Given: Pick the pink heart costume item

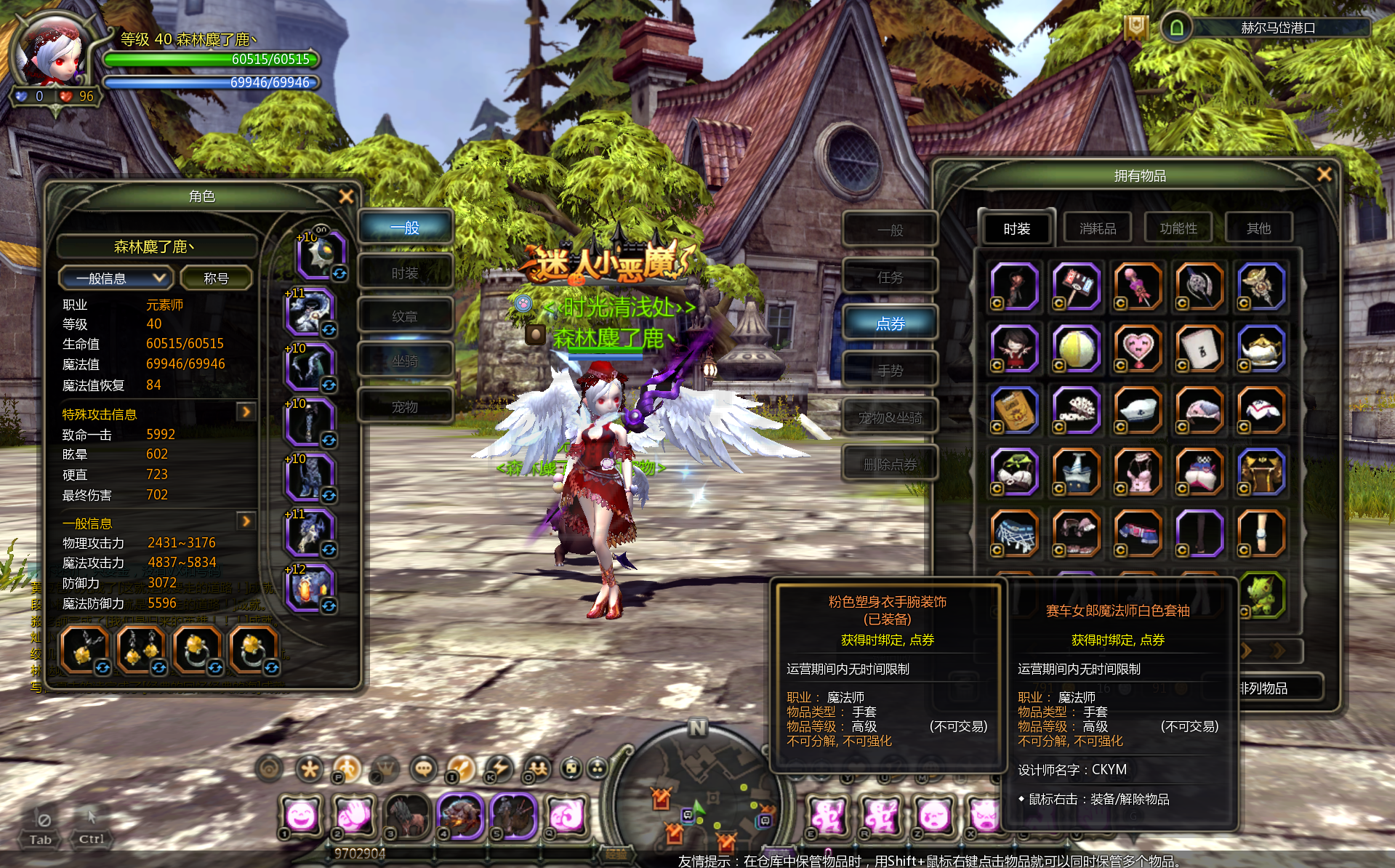Looking at the screenshot, I should (1138, 348).
